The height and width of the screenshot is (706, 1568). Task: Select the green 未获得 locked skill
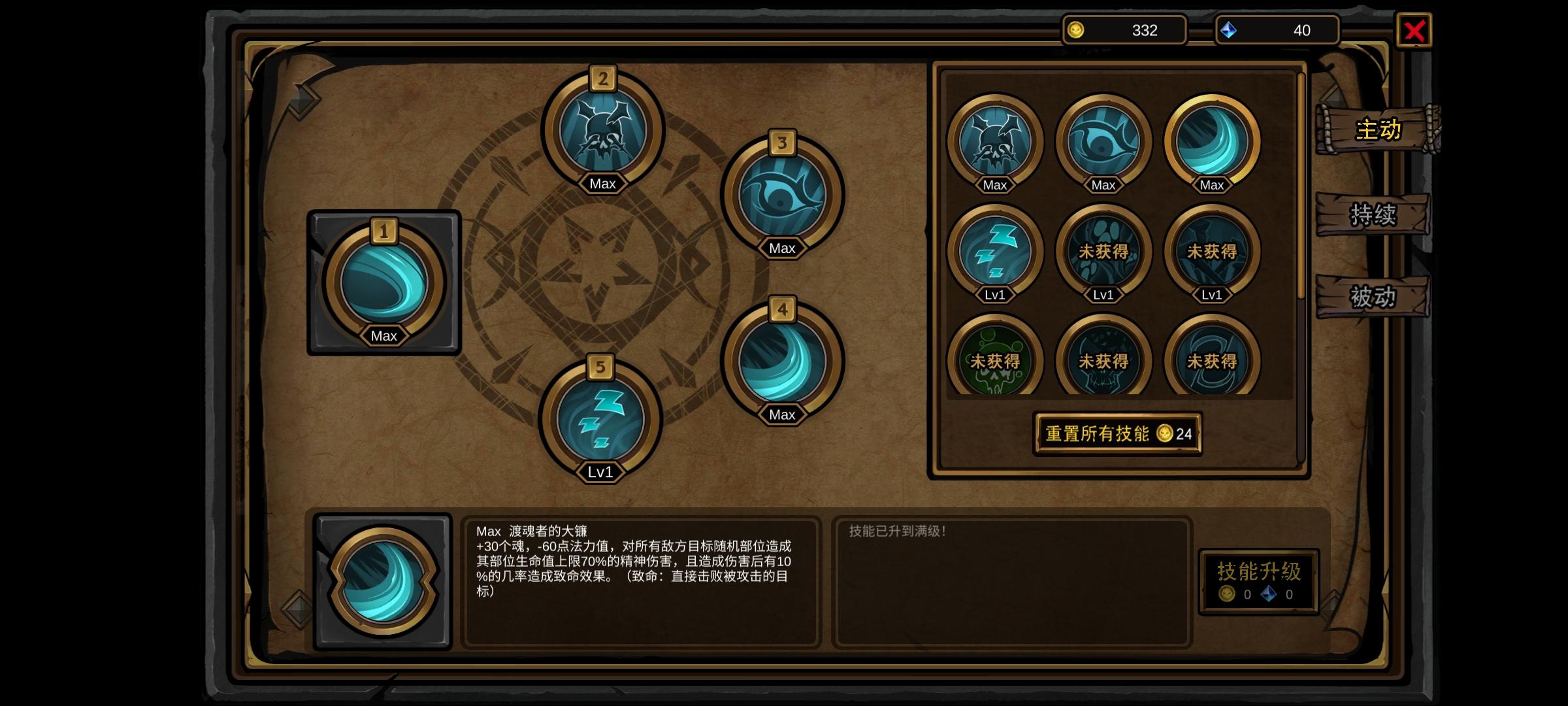click(x=995, y=360)
